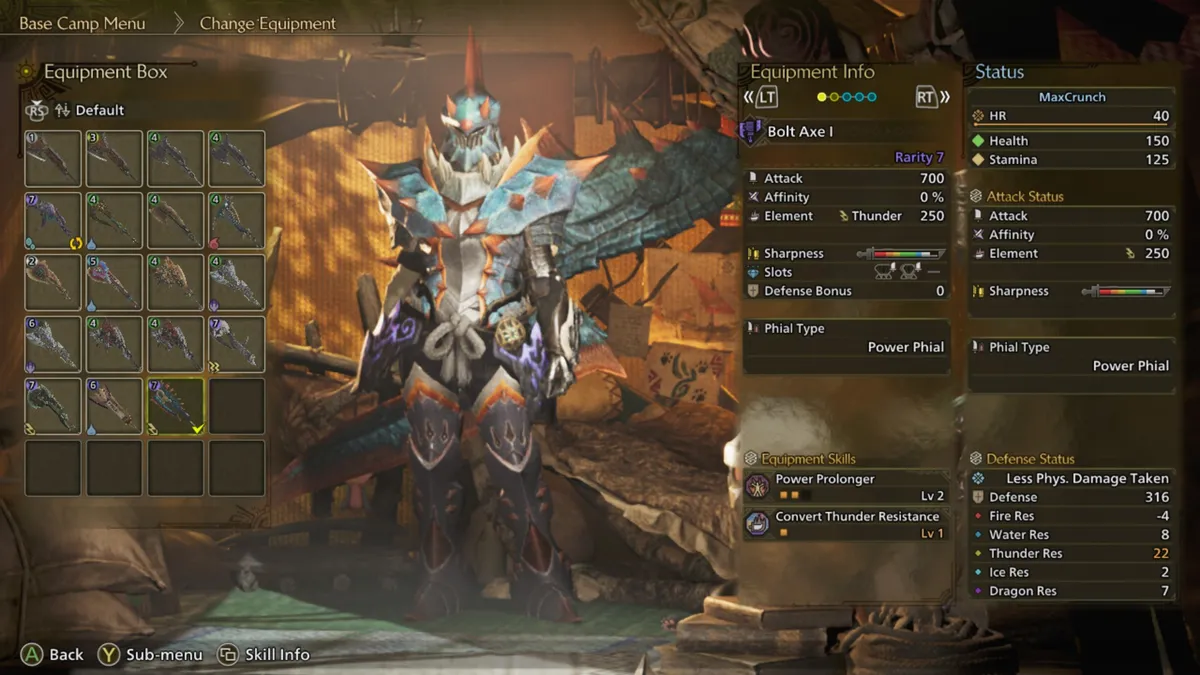Change the Default sort order
This screenshot has height=675, width=1200.
coord(99,110)
